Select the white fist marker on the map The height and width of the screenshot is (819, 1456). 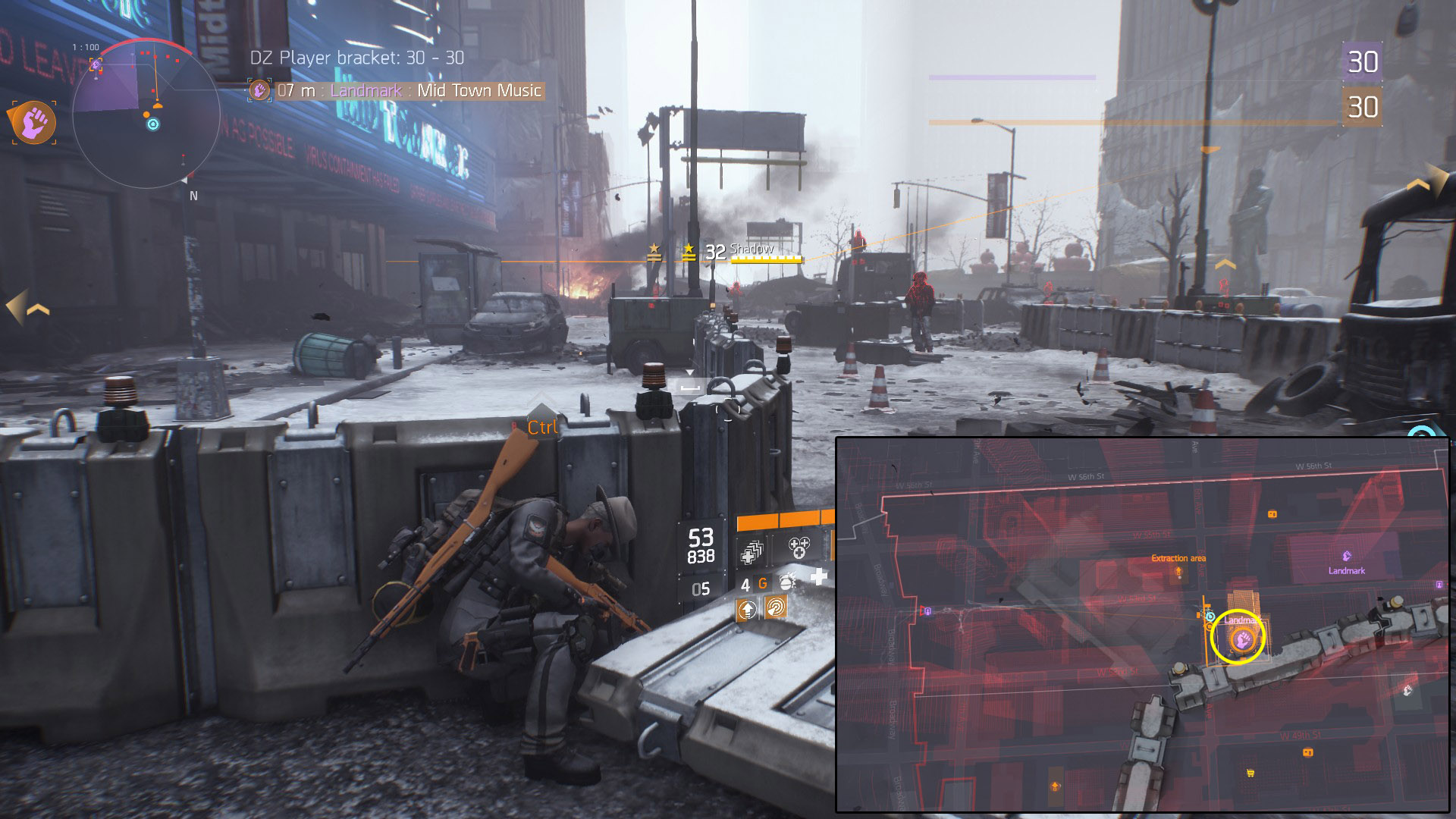(x=1407, y=690)
